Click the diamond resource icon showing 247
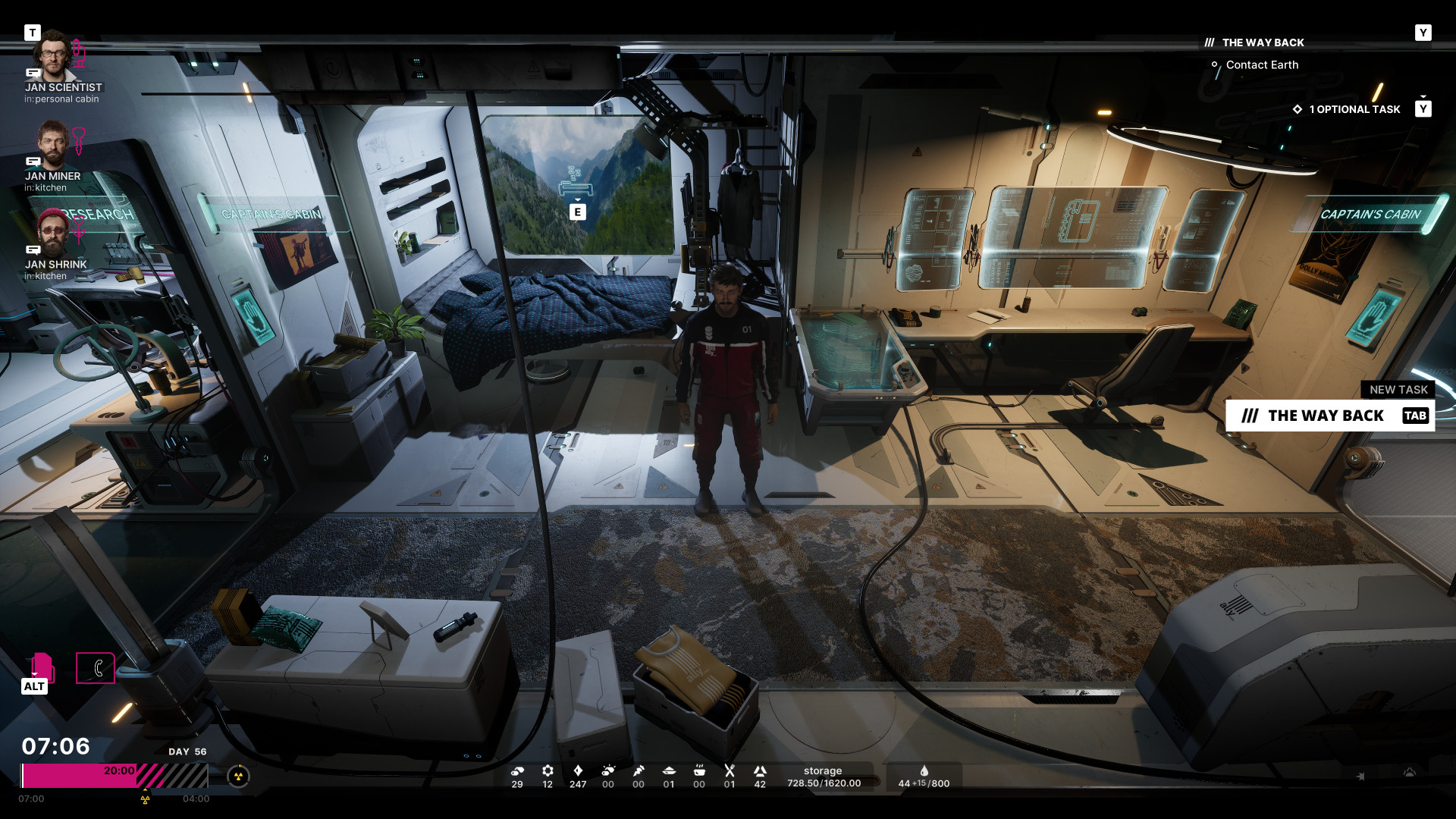The image size is (1456, 819). click(x=578, y=771)
